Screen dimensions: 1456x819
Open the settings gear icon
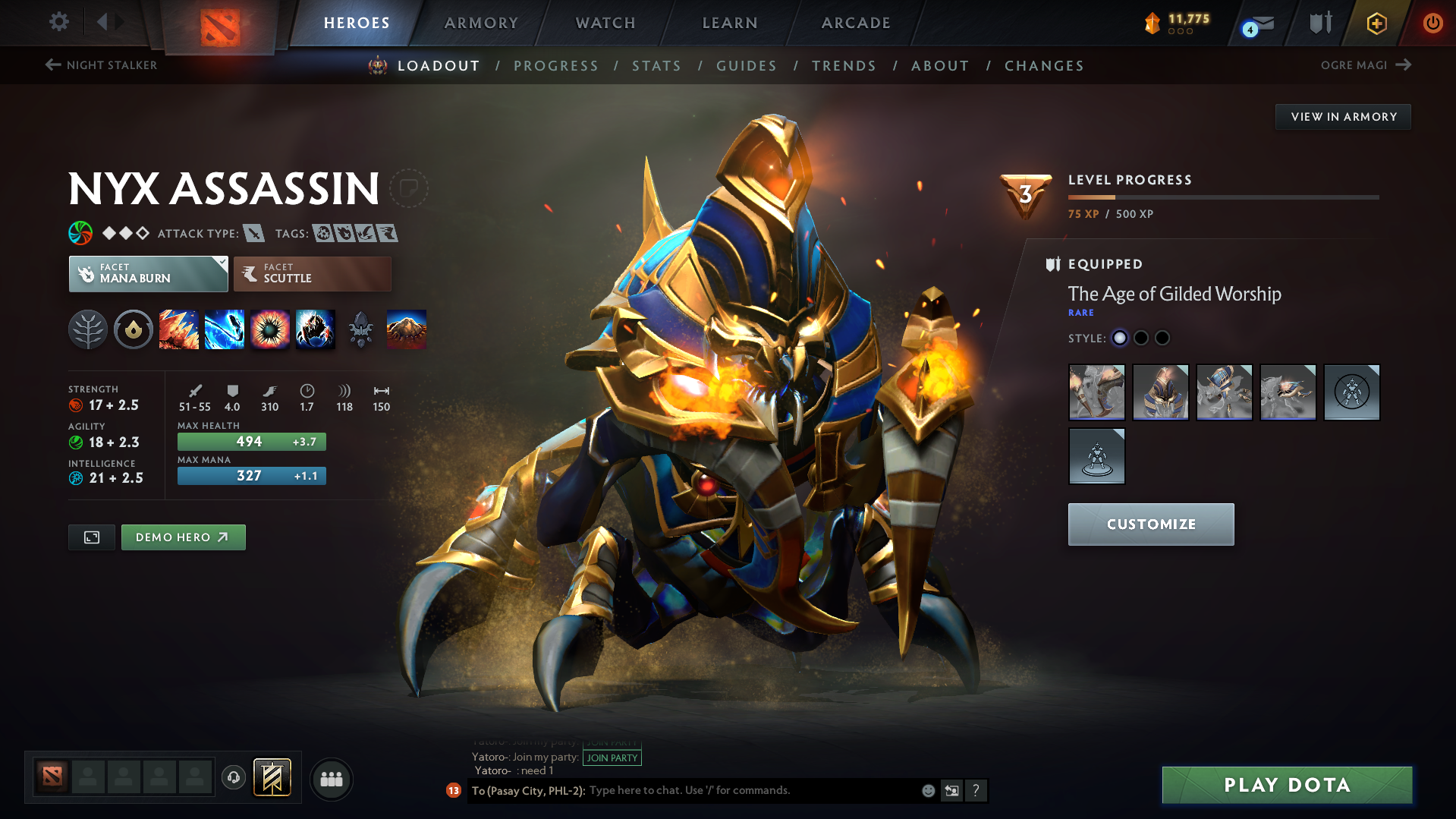(58, 22)
